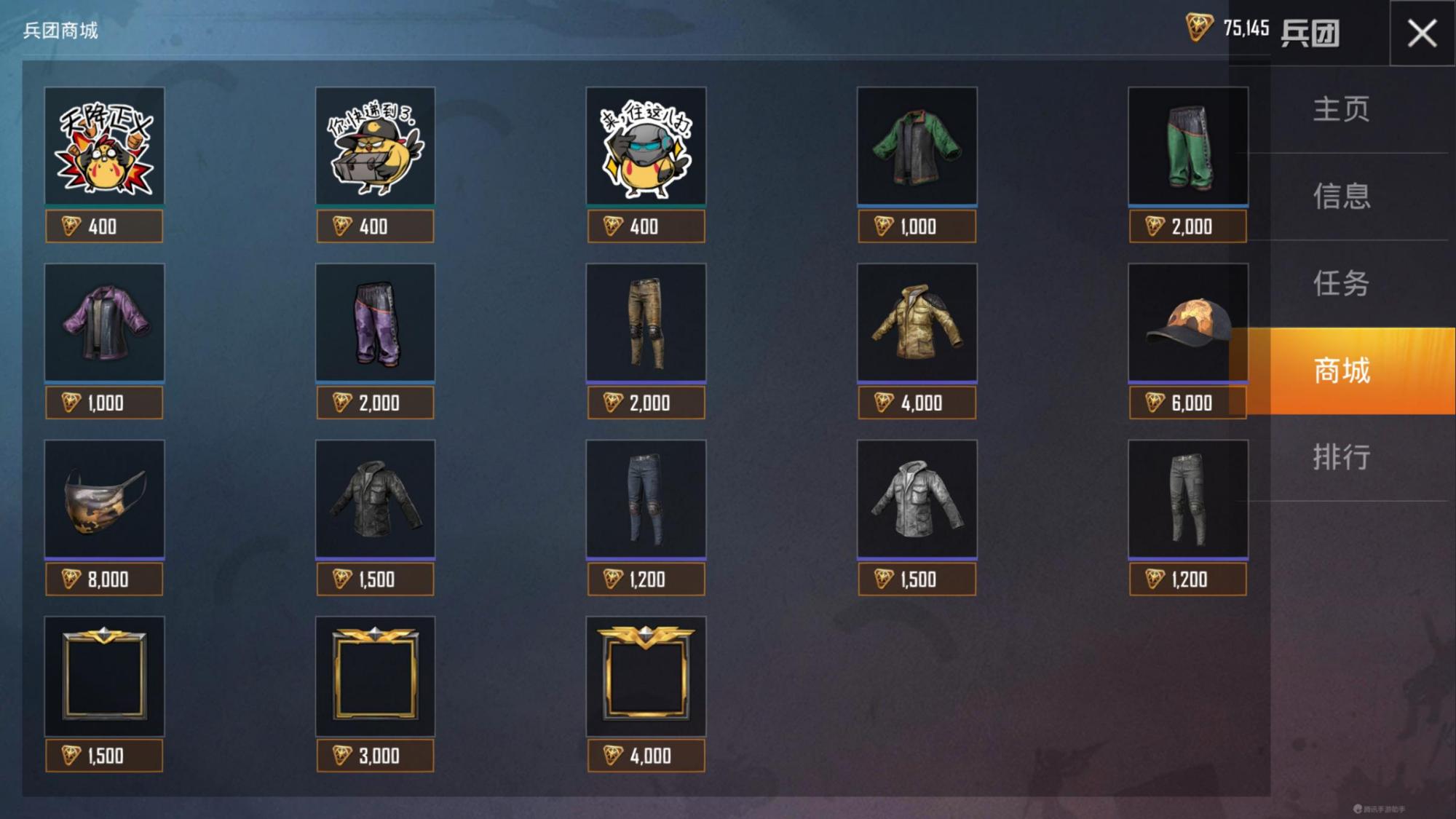Select the green jacket for 1,000

pyautogui.click(x=917, y=146)
